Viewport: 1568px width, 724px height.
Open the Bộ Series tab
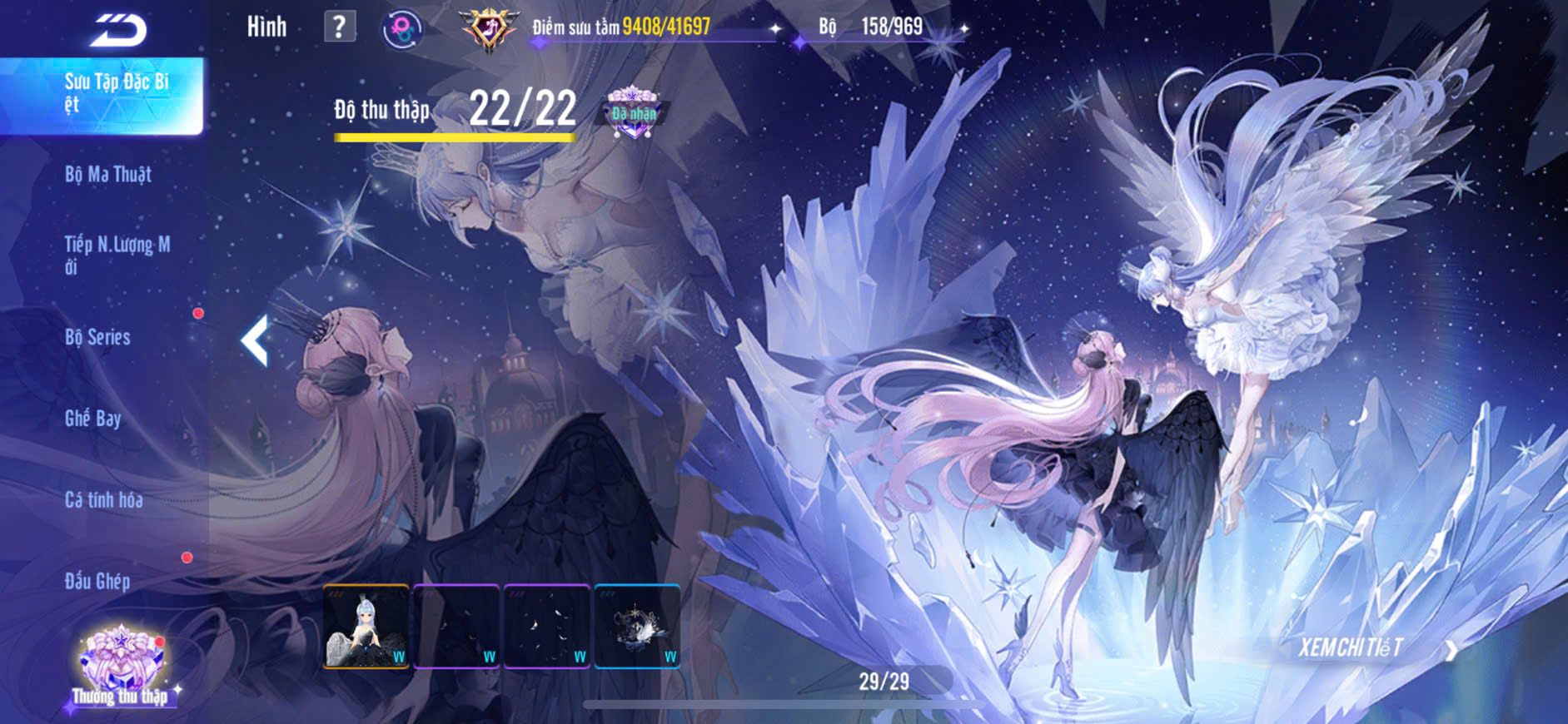98,337
